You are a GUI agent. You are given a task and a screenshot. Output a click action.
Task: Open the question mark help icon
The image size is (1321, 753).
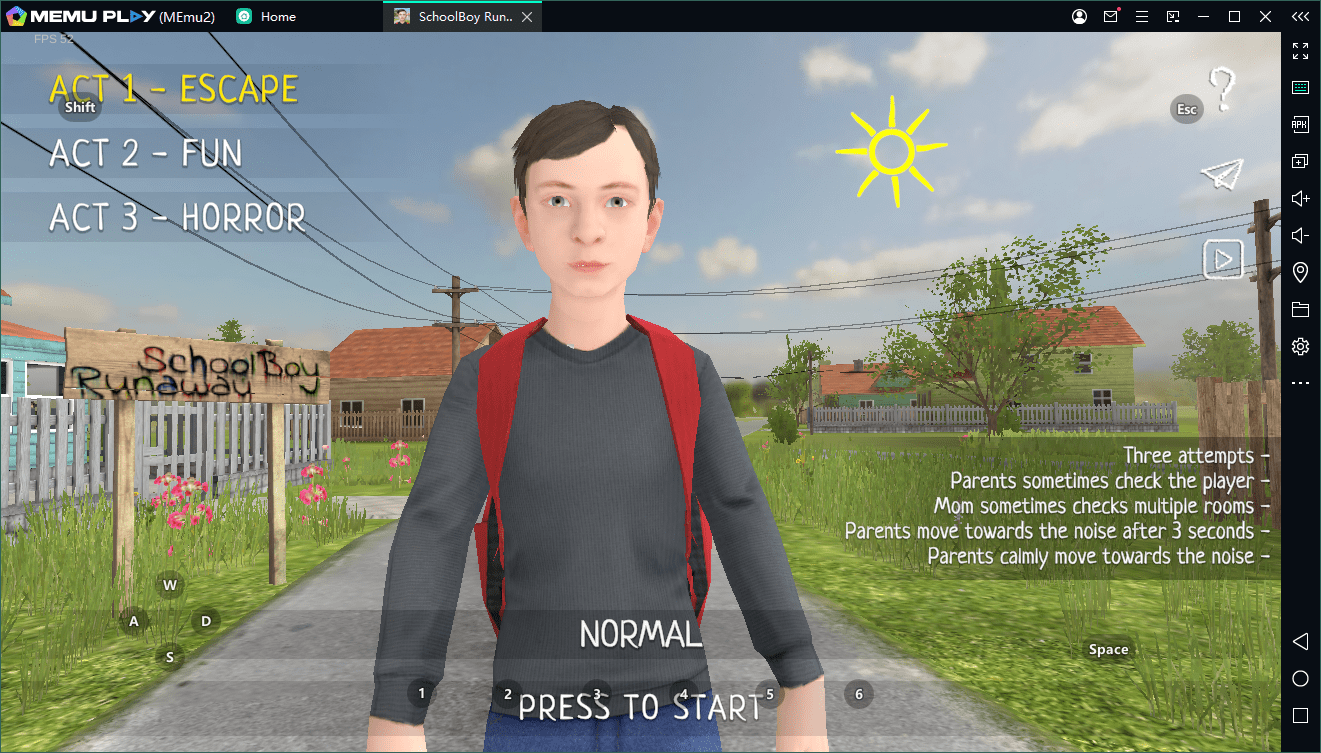click(x=1221, y=89)
